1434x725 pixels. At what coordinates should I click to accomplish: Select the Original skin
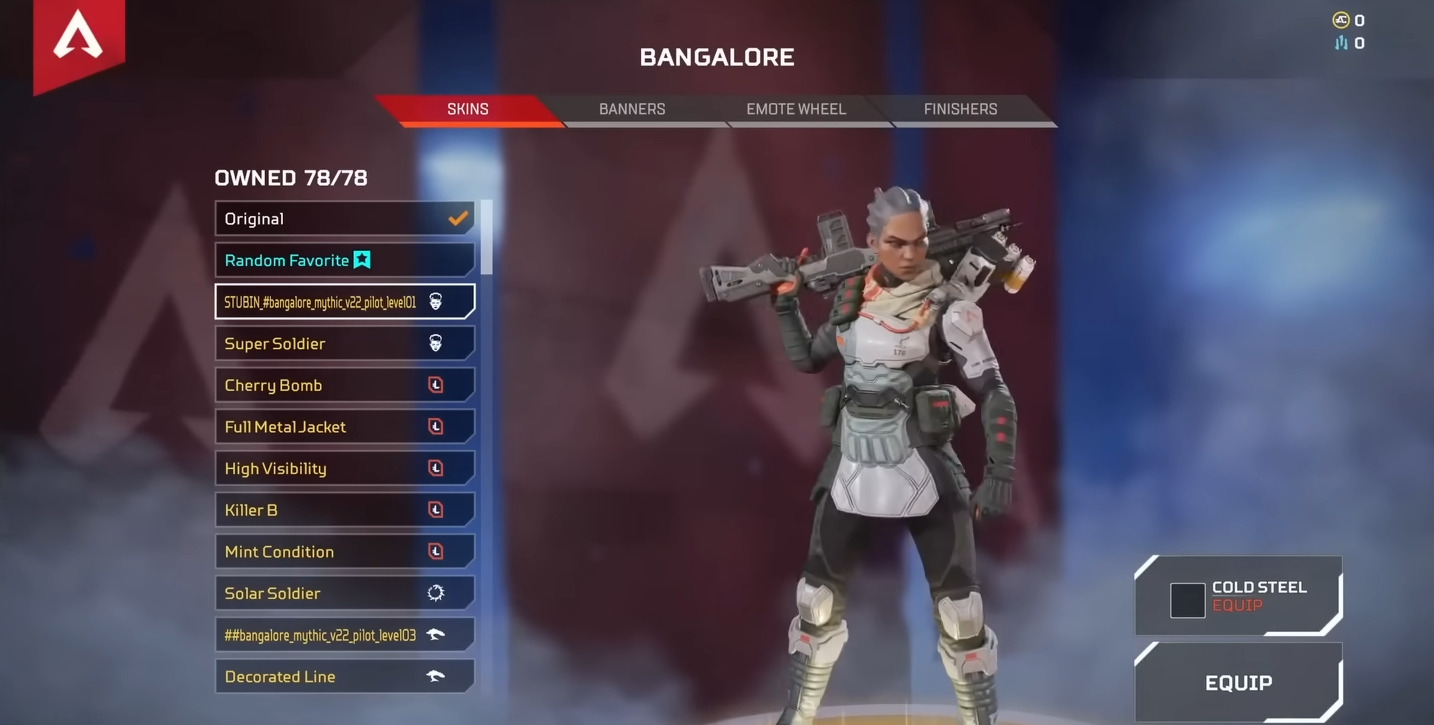(344, 219)
